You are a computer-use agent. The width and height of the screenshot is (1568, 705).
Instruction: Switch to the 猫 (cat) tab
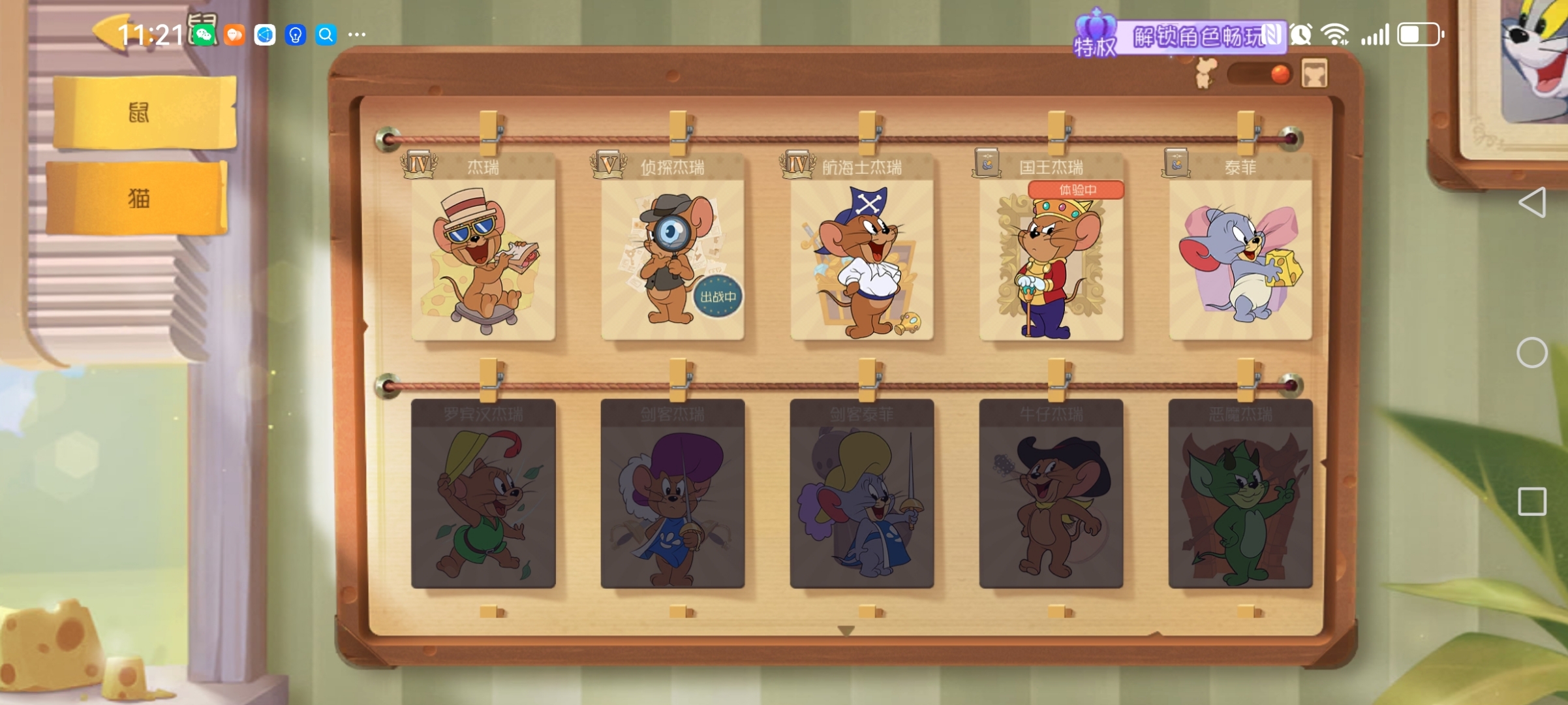pos(138,198)
